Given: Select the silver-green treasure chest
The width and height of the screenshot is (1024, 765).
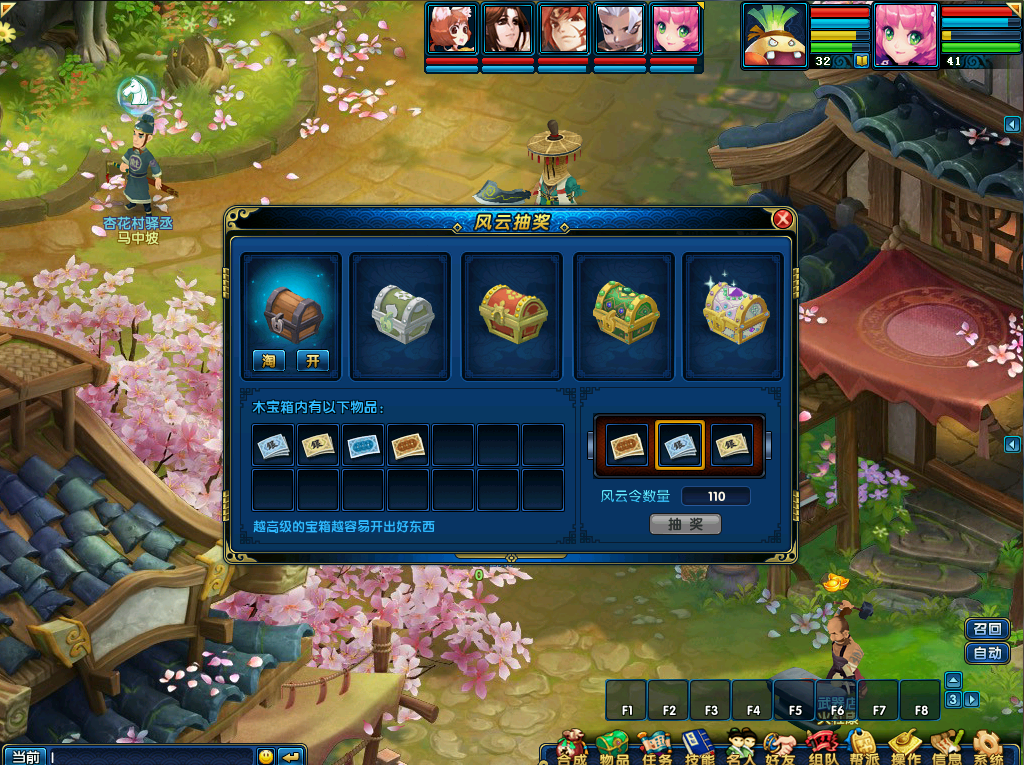Looking at the screenshot, I should pyautogui.click(x=402, y=315).
